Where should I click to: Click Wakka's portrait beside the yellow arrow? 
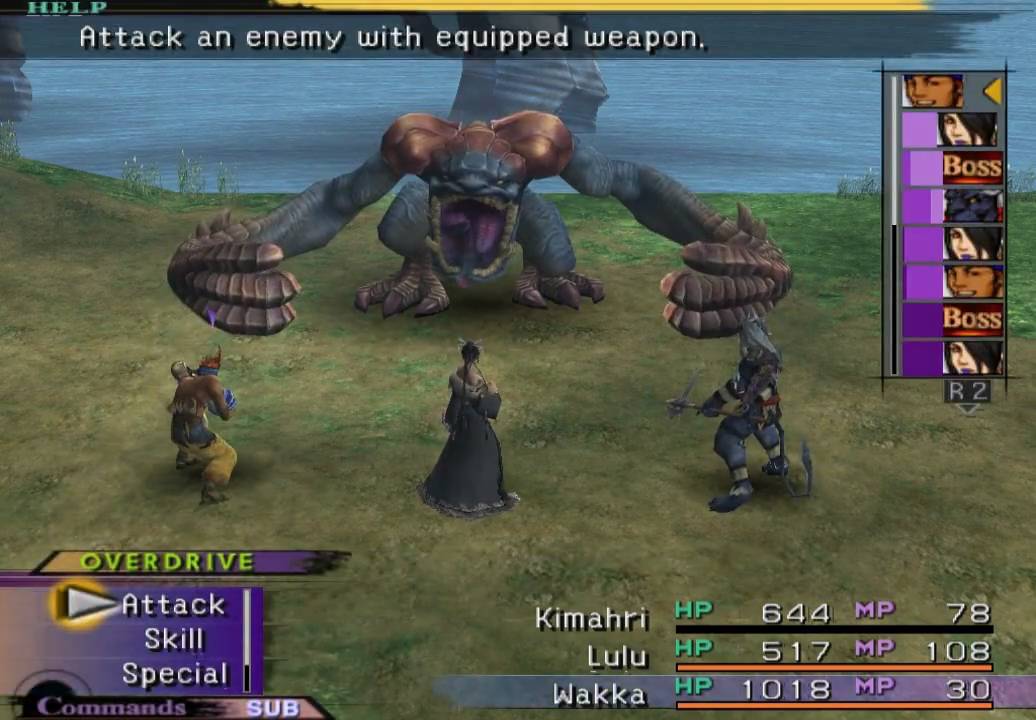933,91
